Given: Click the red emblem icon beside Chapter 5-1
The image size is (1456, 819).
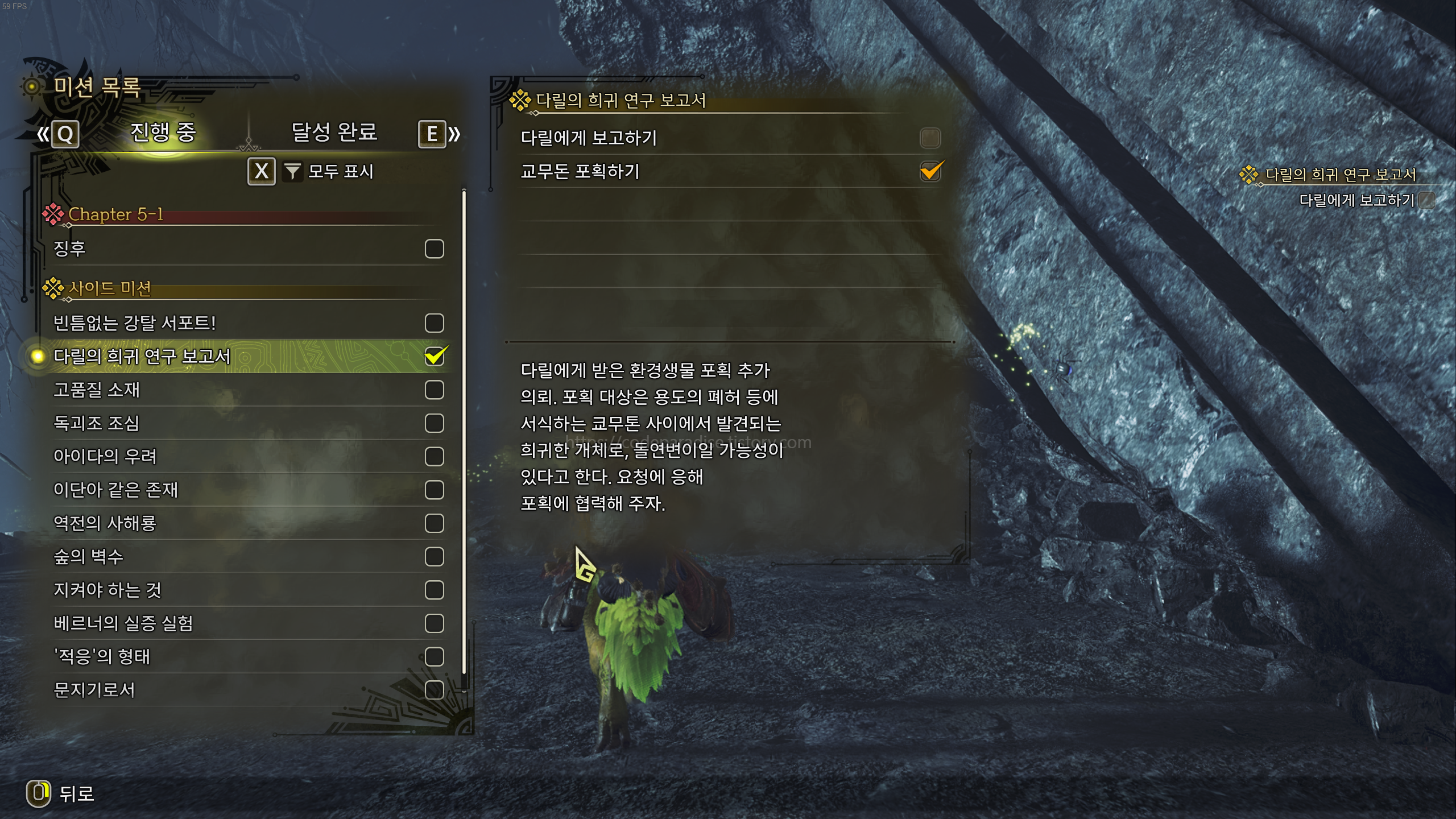Looking at the screenshot, I should click(52, 214).
